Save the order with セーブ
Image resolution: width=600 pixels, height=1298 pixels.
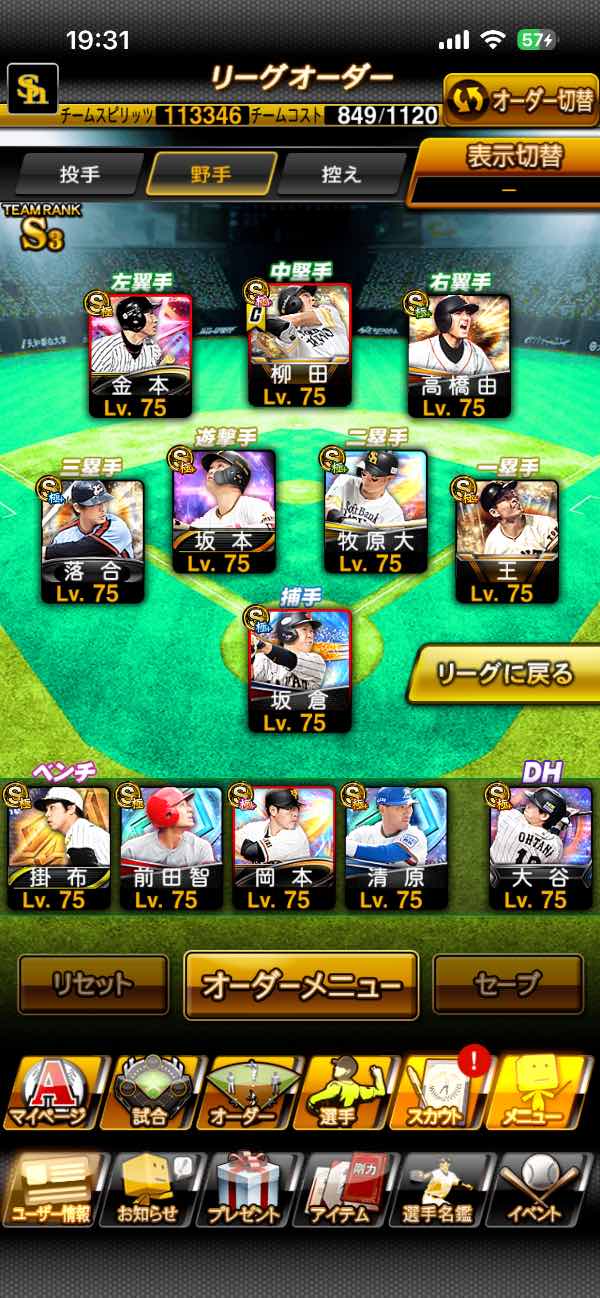pyautogui.click(x=507, y=984)
